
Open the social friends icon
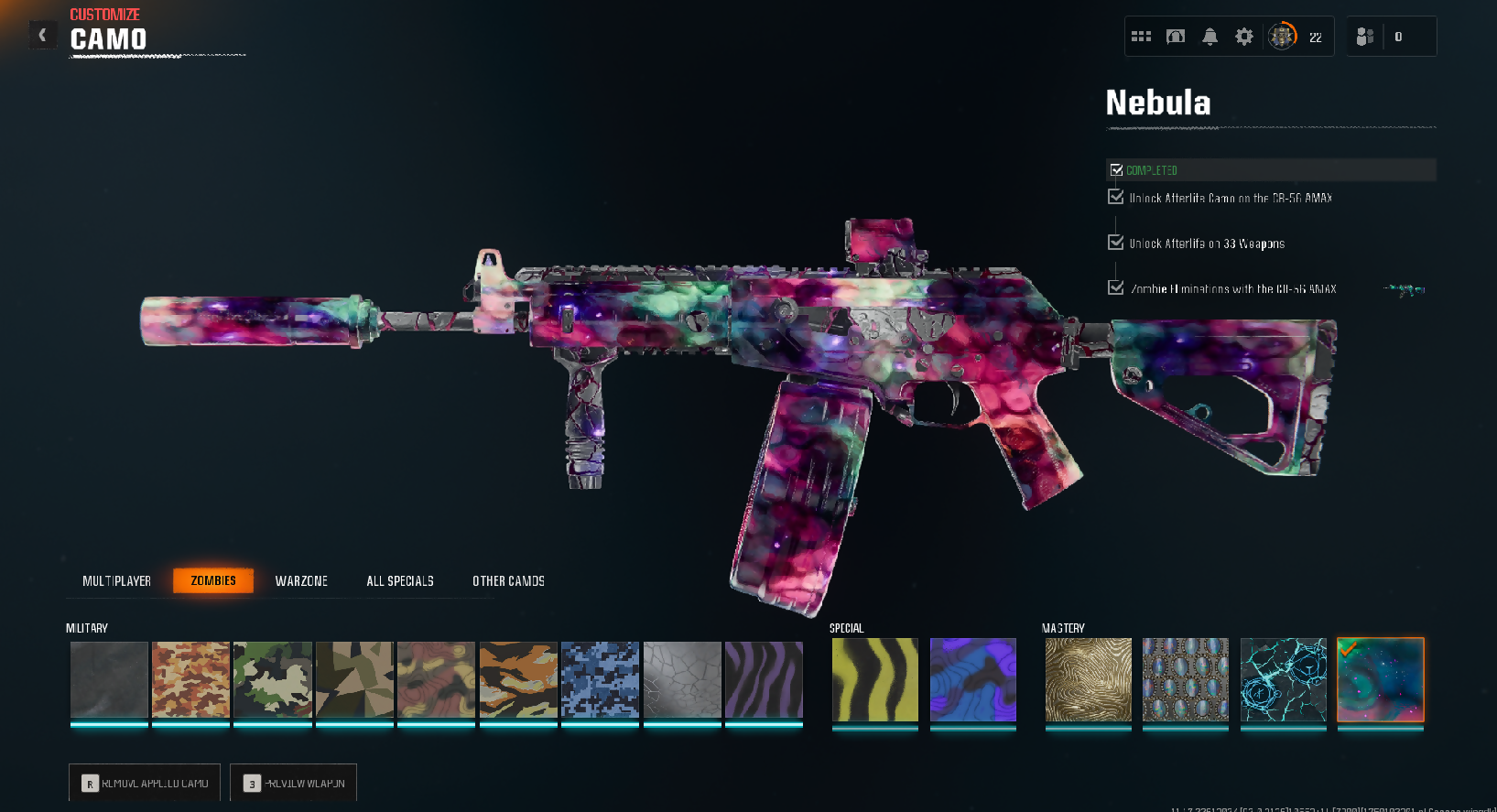1364,37
